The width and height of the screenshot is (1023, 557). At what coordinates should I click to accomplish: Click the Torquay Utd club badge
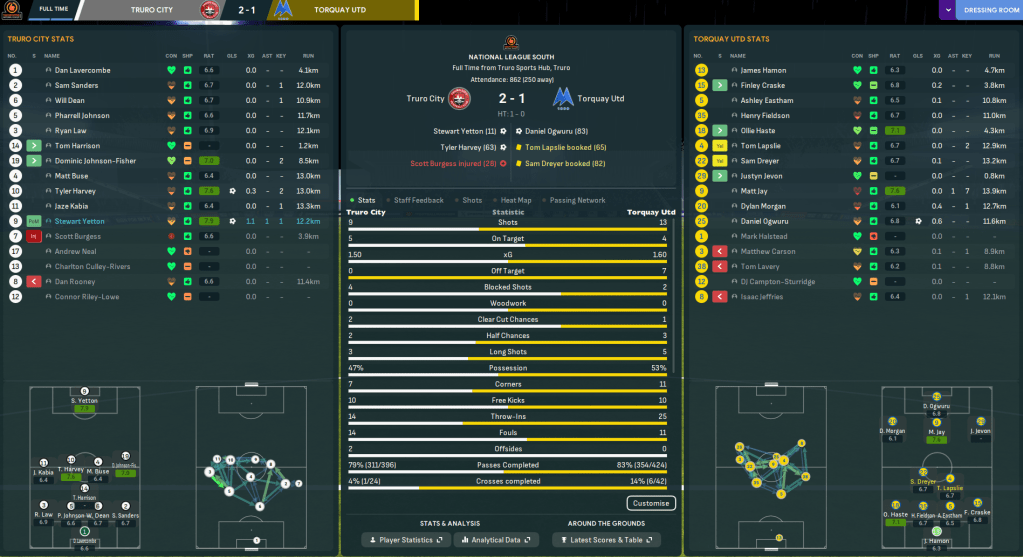pos(564,99)
